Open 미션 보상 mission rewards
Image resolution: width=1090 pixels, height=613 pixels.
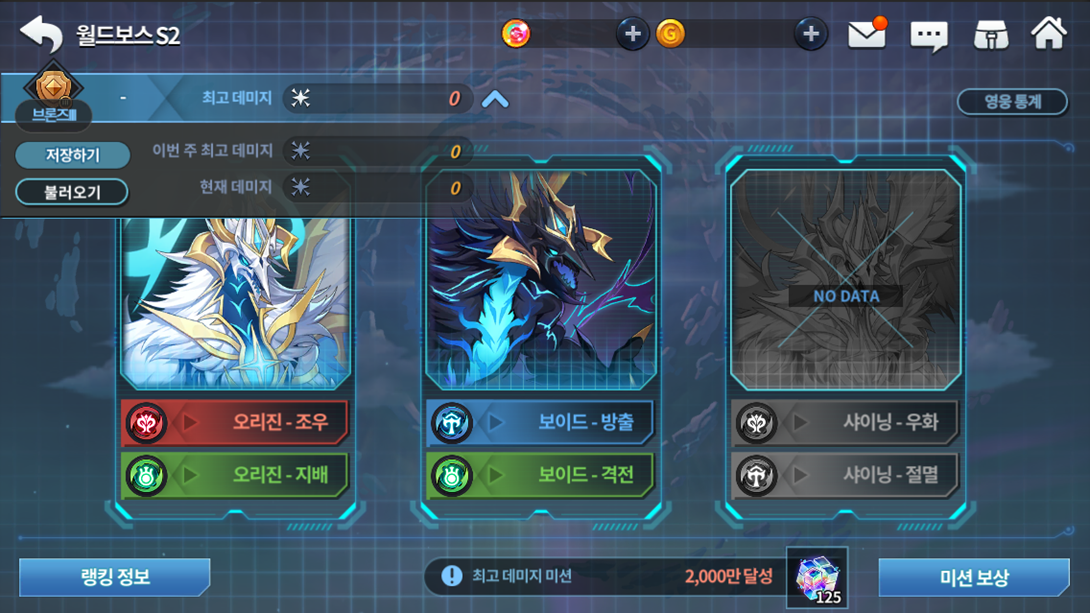tap(973, 577)
